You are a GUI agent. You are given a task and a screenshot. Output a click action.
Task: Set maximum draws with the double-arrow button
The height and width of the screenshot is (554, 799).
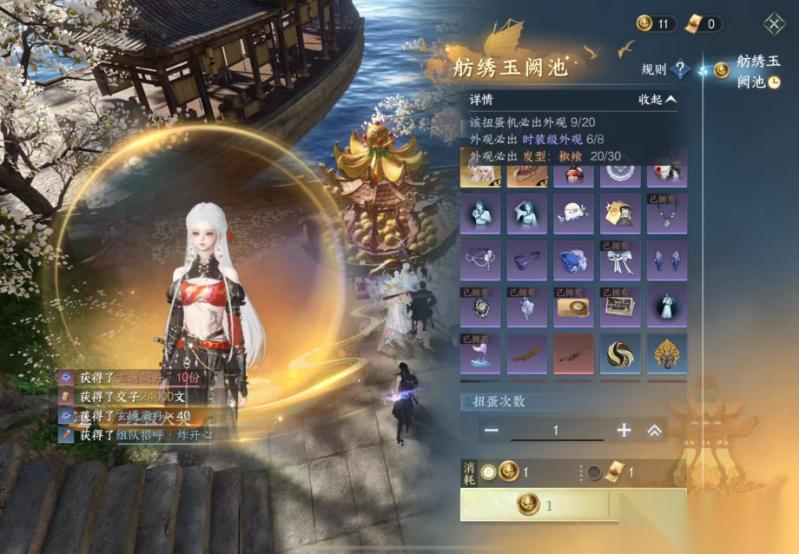(x=655, y=430)
